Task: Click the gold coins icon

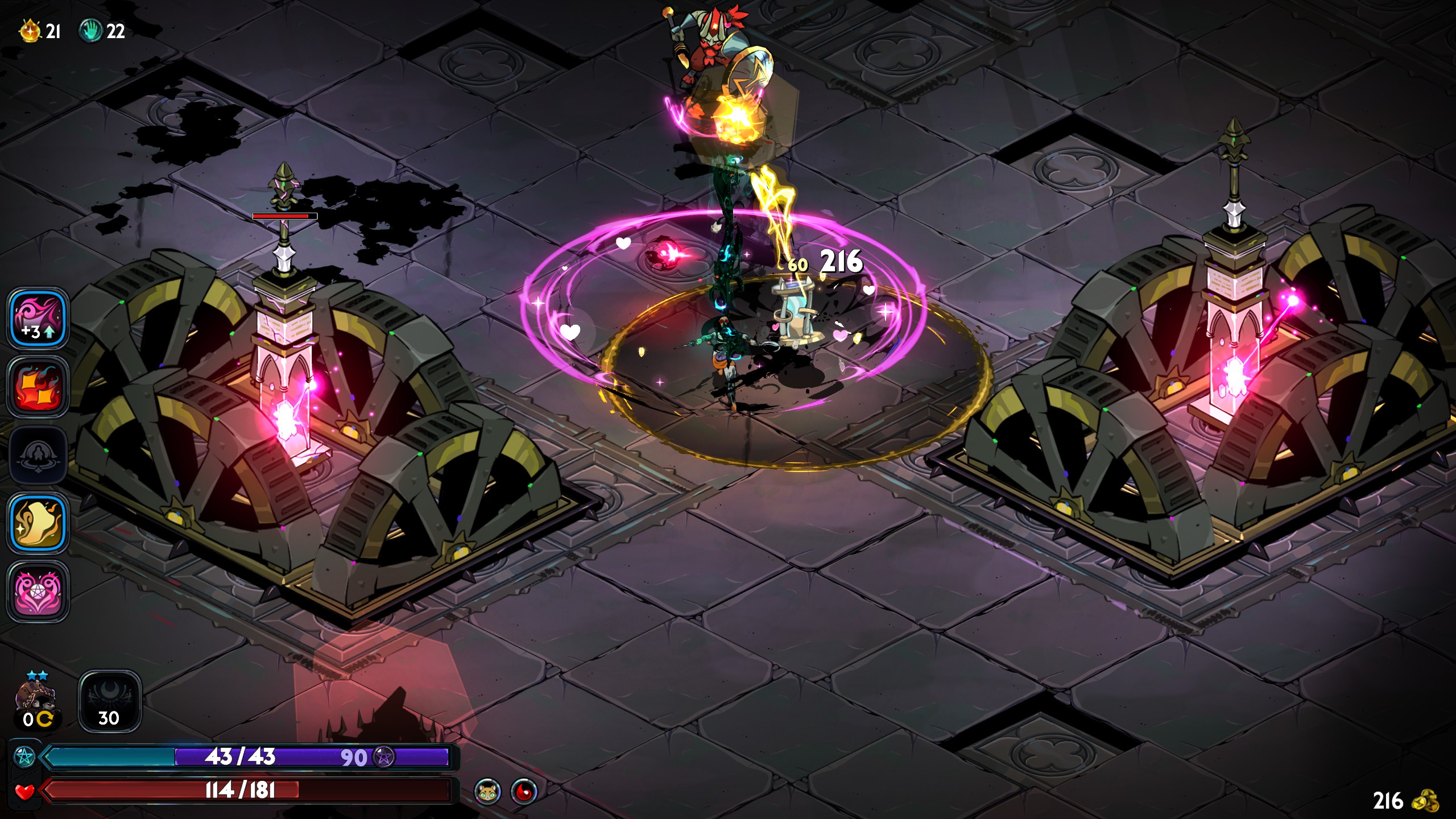Action: [1425, 801]
